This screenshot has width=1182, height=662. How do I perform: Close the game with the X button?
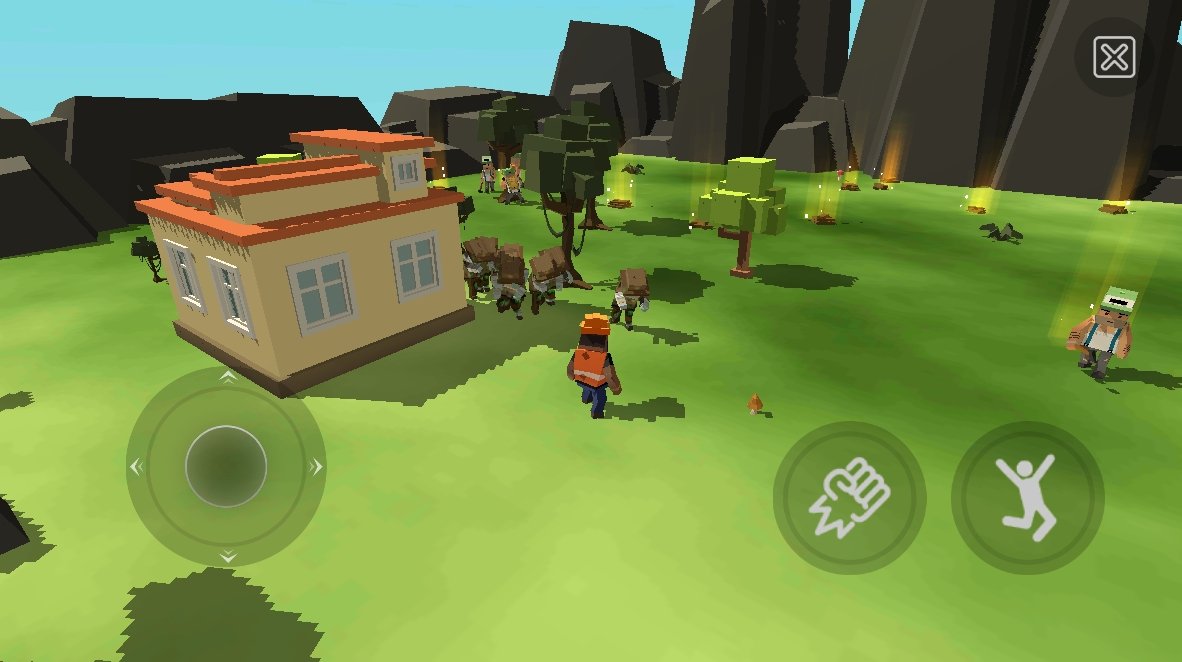1113,58
